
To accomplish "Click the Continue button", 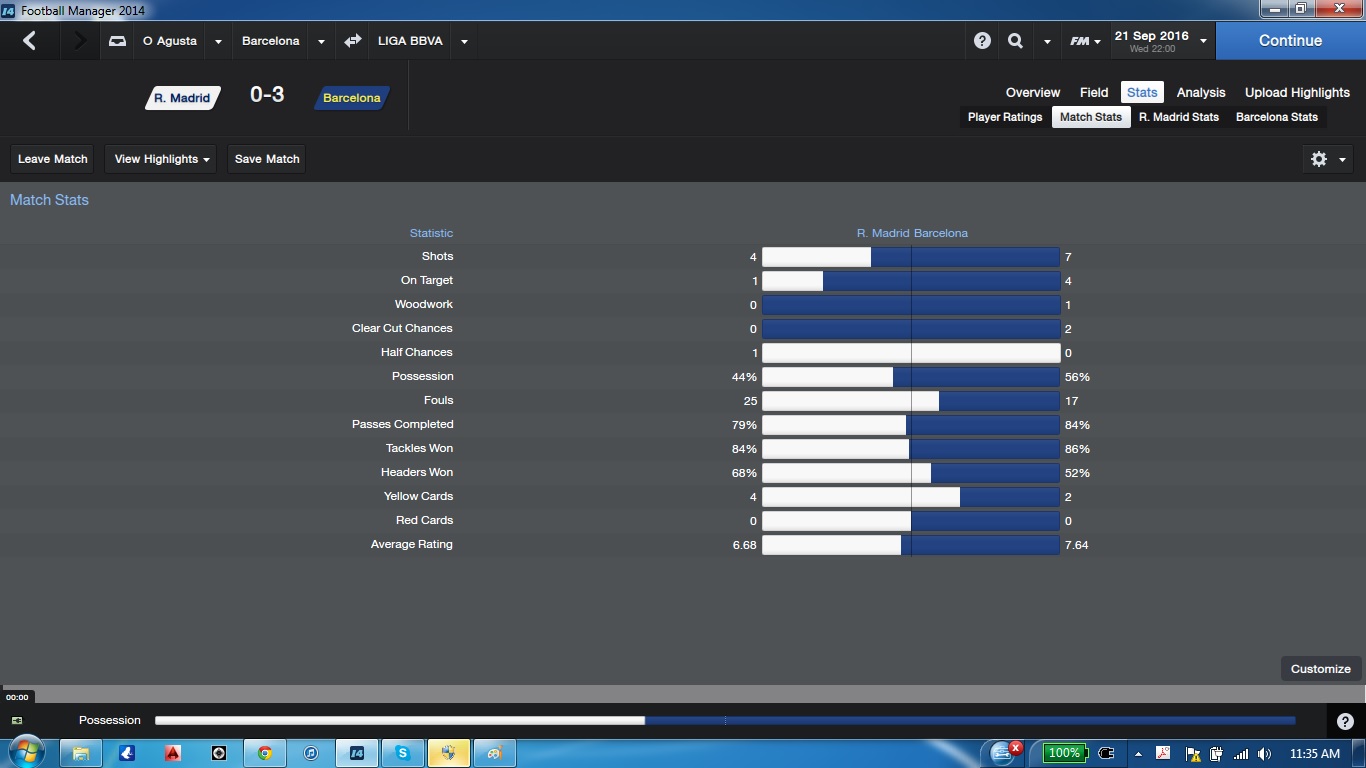I will point(1290,41).
